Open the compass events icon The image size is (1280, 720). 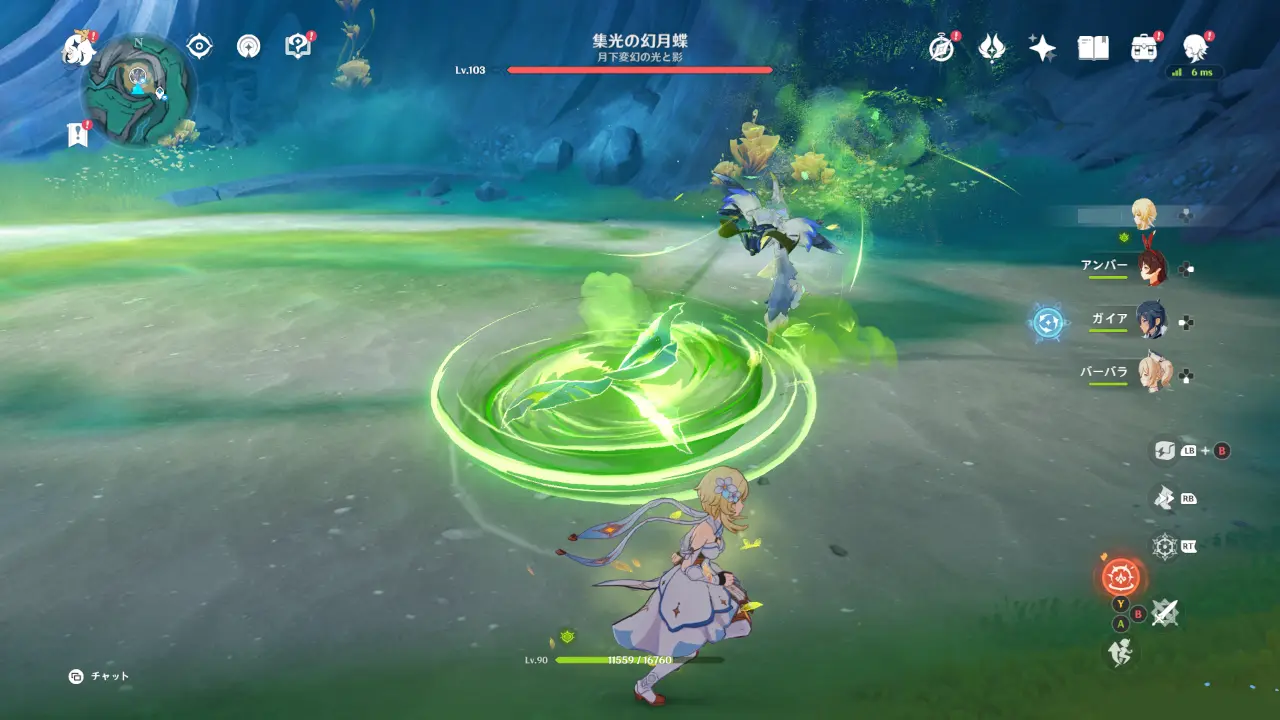pos(941,48)
